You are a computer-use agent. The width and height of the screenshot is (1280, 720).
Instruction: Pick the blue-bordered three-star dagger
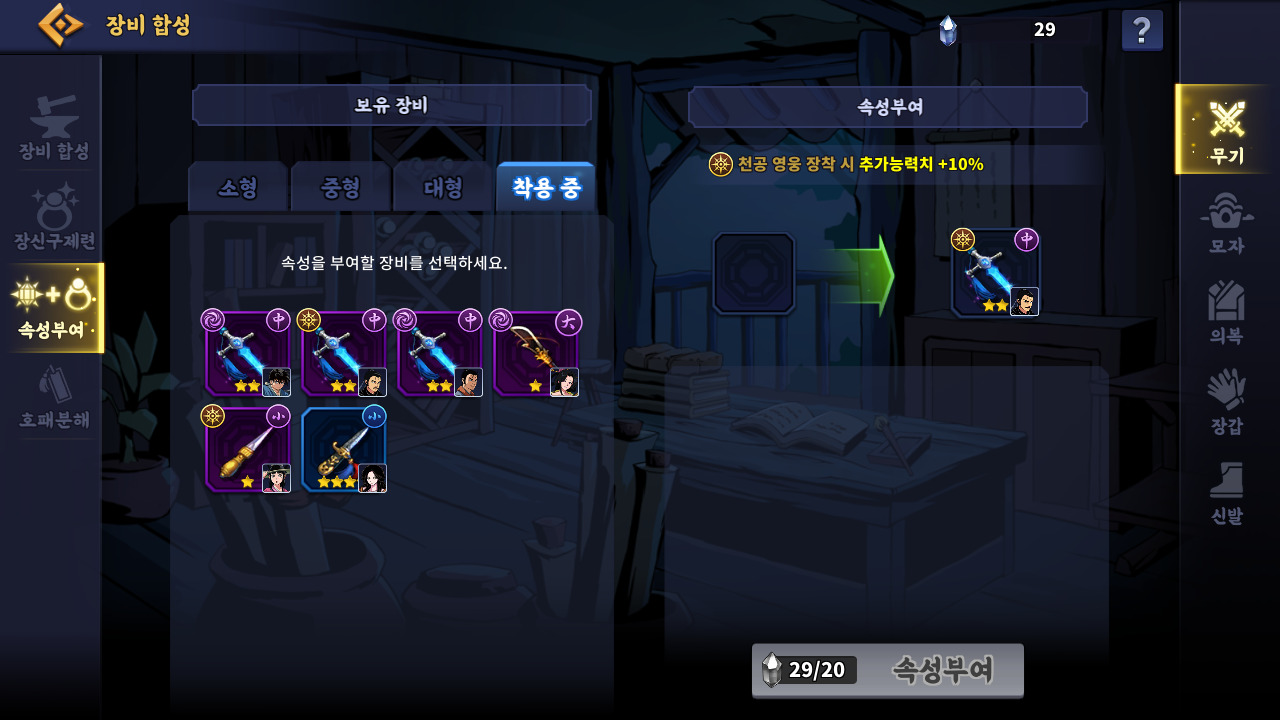pyautogui.click(x=344, y=450)
